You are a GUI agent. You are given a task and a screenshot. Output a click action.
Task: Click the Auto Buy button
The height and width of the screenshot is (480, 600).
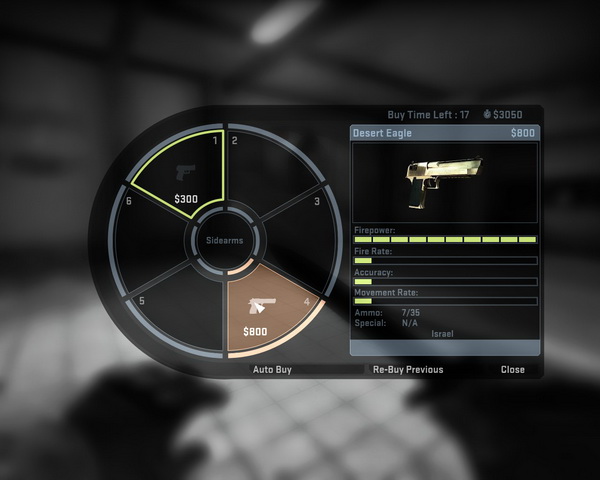coord(277,369)
